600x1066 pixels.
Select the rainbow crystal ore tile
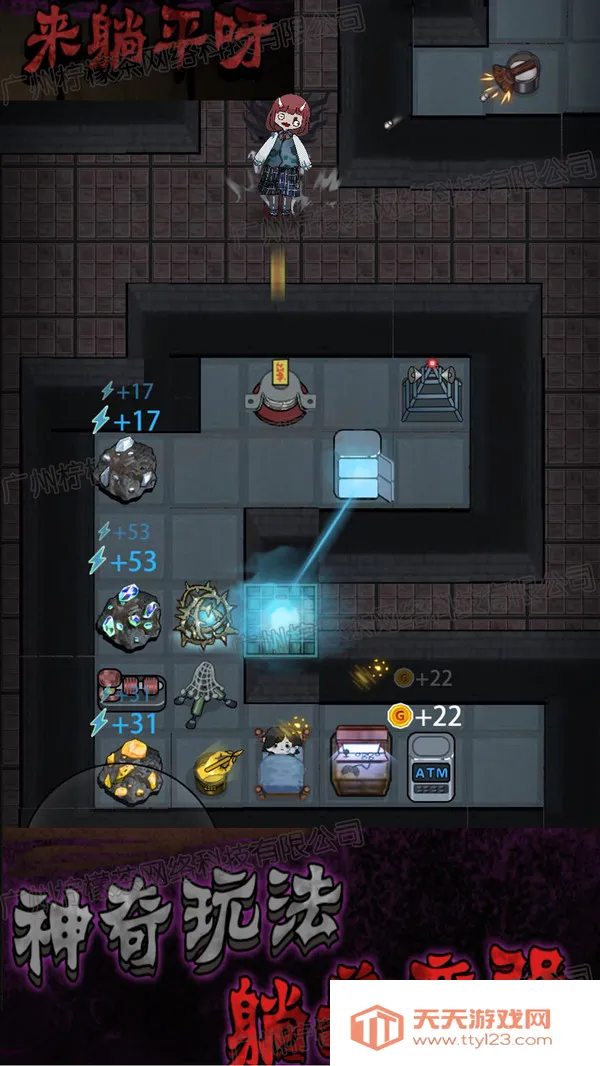point(129,615)
